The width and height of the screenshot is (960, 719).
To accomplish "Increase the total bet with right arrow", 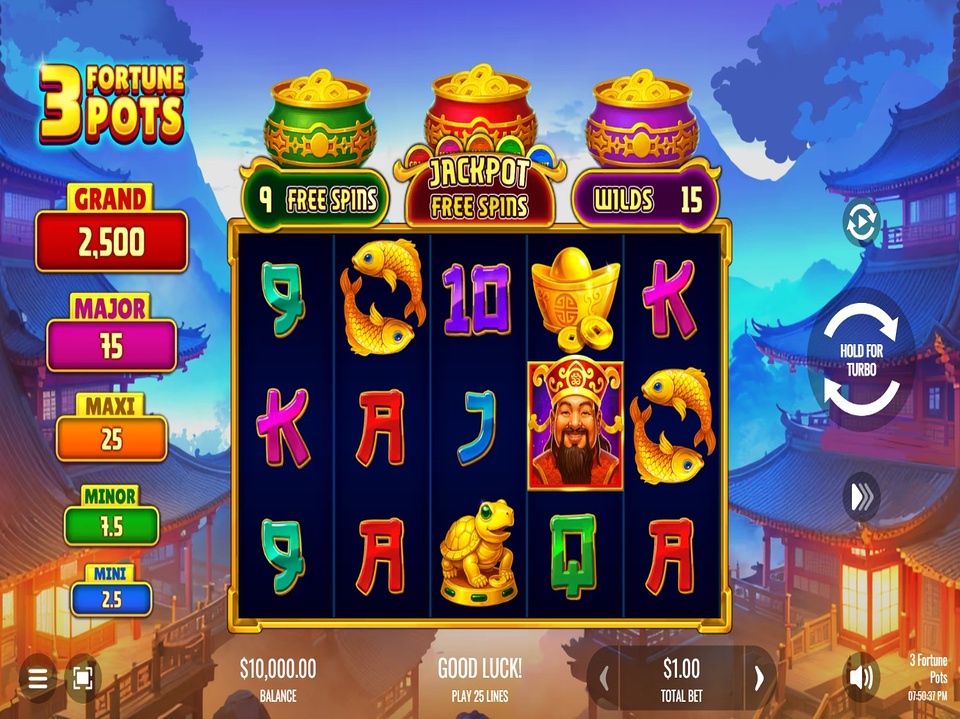I will (x=759, y=678).
